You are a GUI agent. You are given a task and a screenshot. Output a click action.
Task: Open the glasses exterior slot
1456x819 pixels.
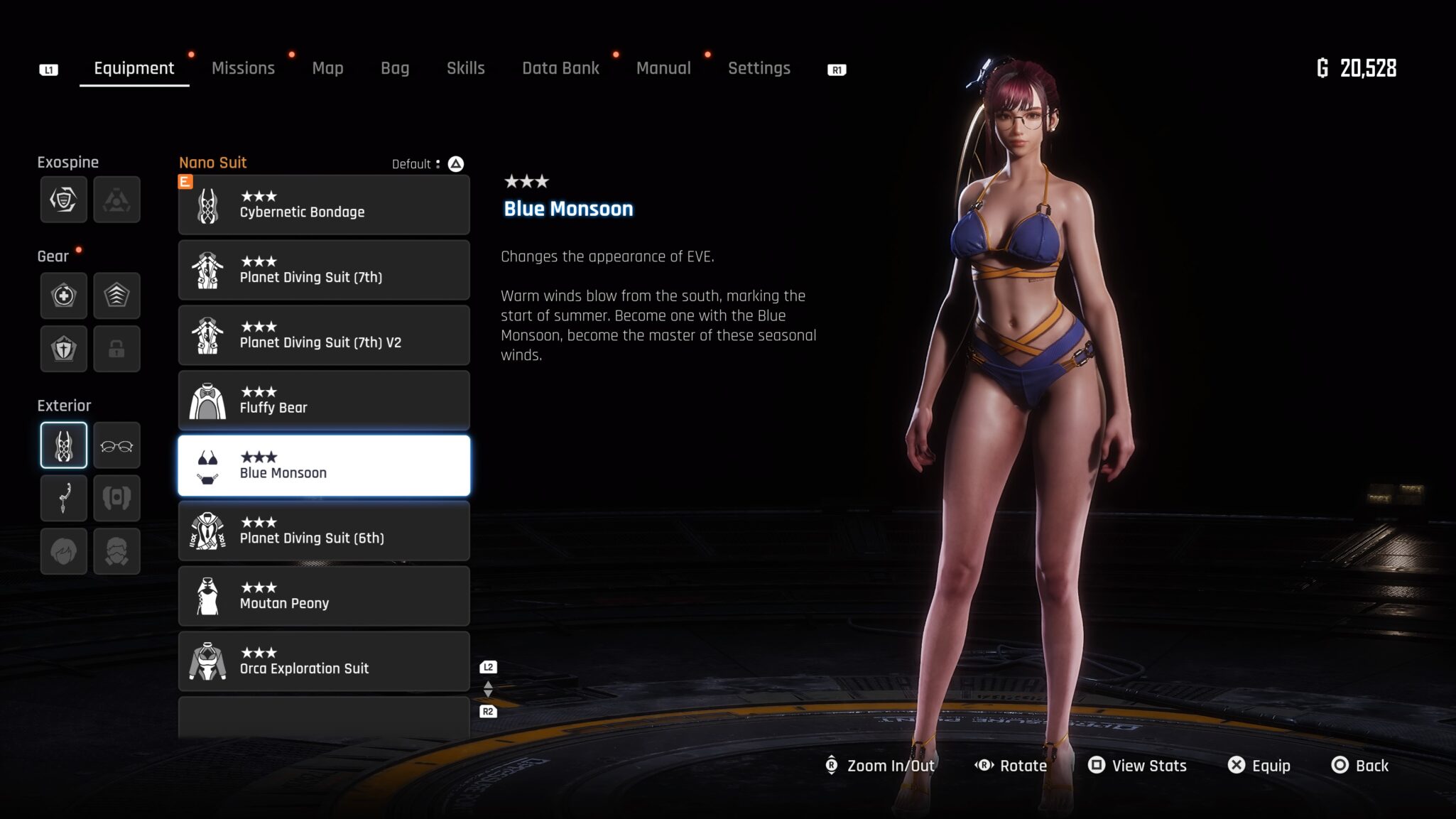(116, 446)
